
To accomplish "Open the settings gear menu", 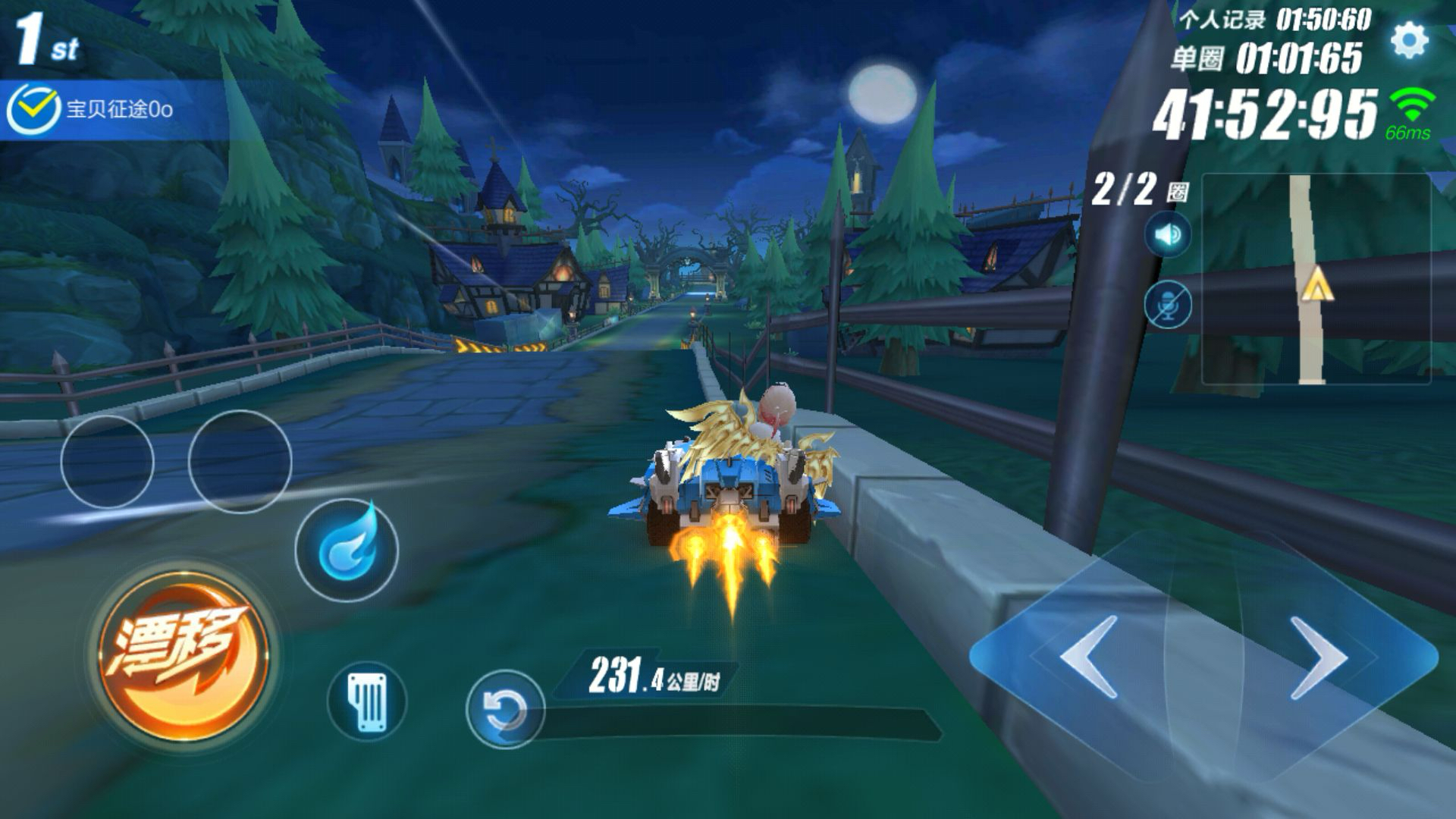I will coord(1409,39).
